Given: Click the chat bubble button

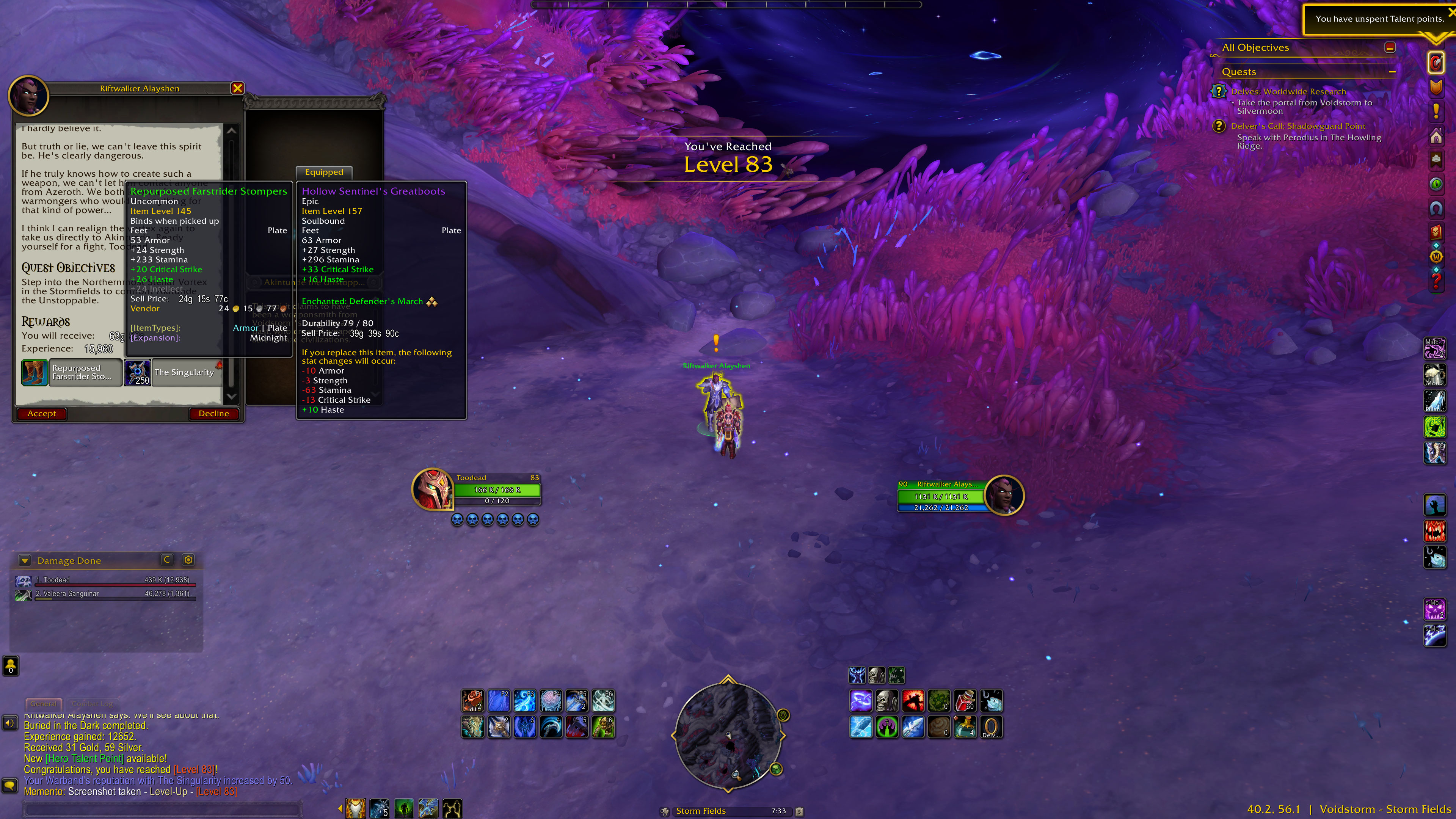Looking at the screenshot, I should click(9, 786).
